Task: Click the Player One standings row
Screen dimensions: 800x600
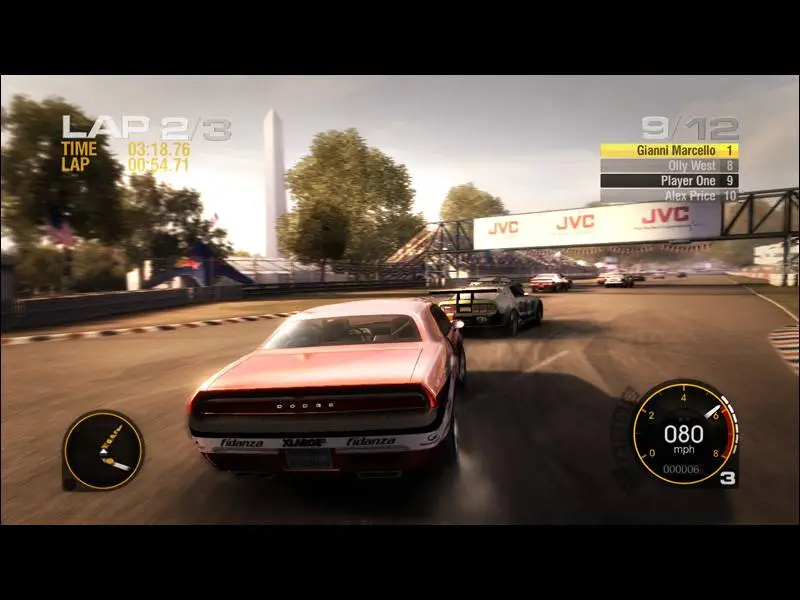Action: (669, 181)
